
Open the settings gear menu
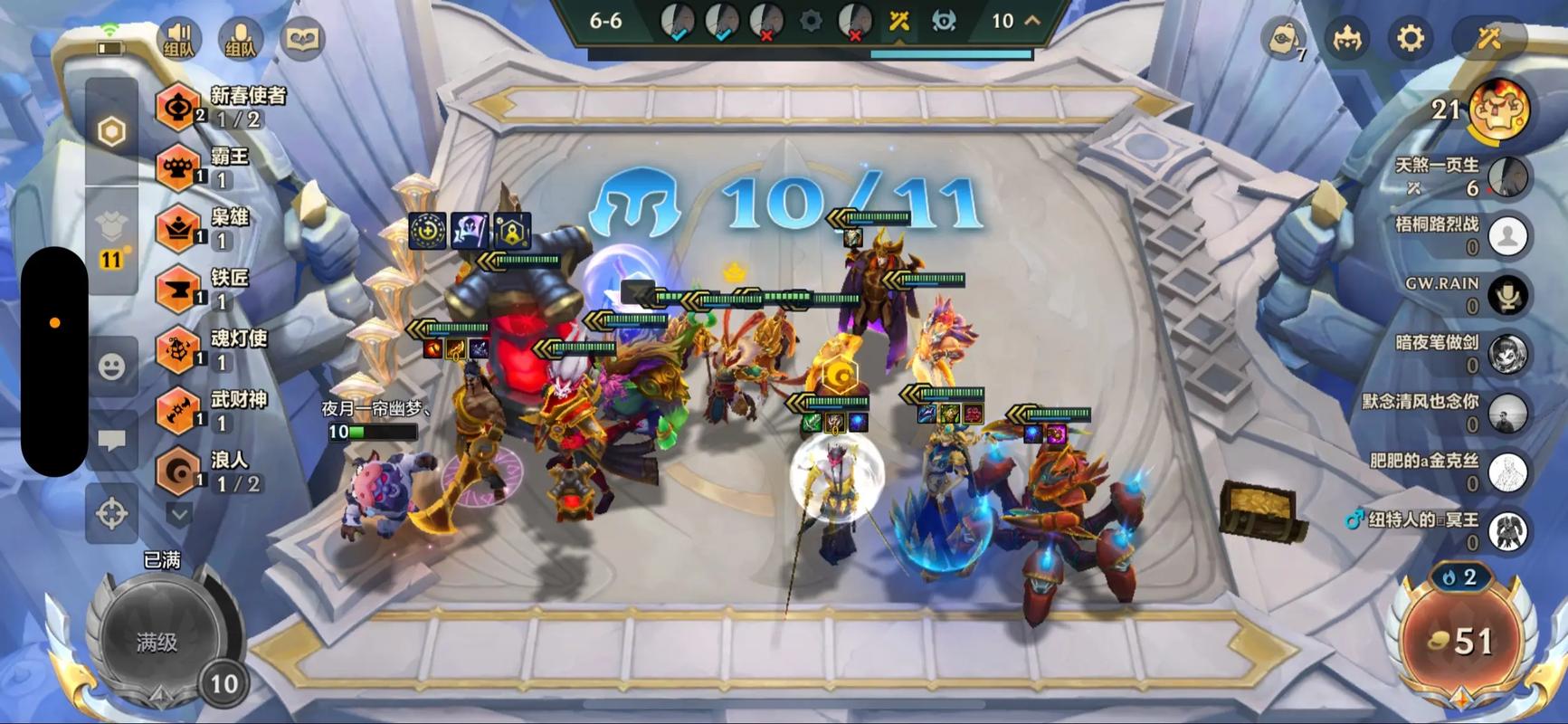(1410, 39)
